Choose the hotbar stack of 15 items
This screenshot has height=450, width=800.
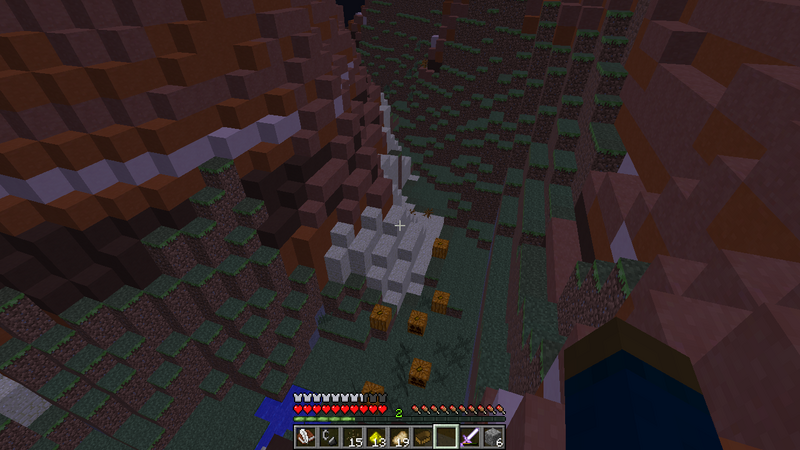coord(352,437)
